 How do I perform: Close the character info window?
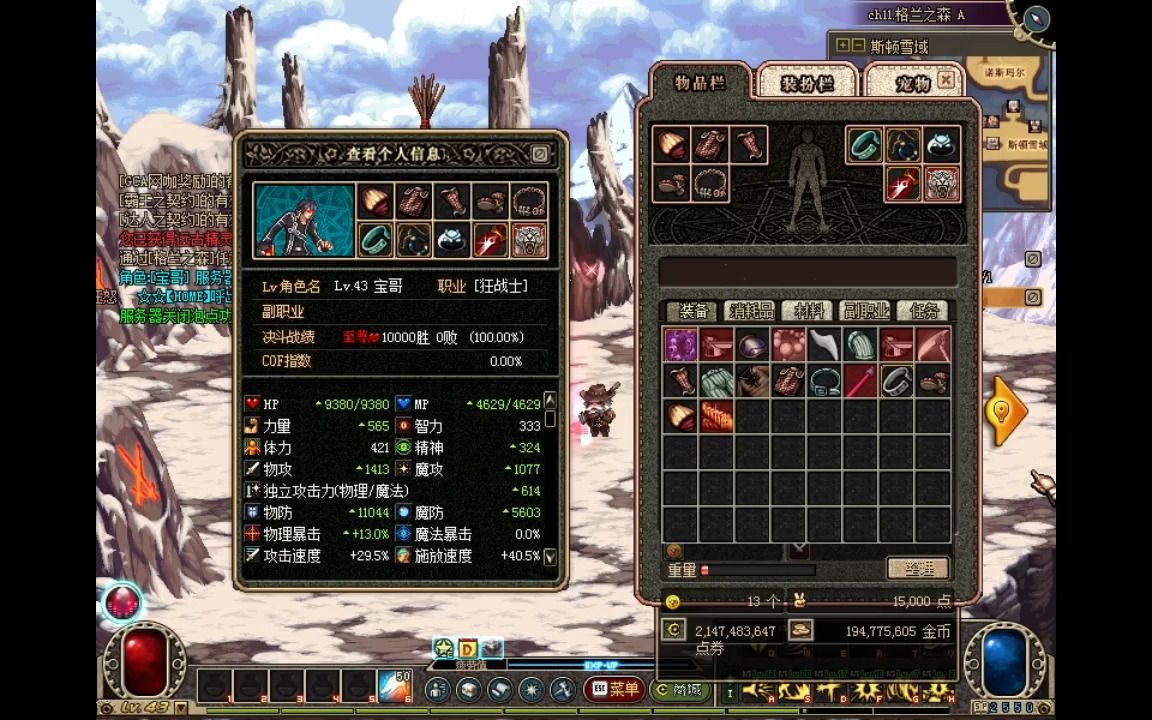click(x=539, y=154)
